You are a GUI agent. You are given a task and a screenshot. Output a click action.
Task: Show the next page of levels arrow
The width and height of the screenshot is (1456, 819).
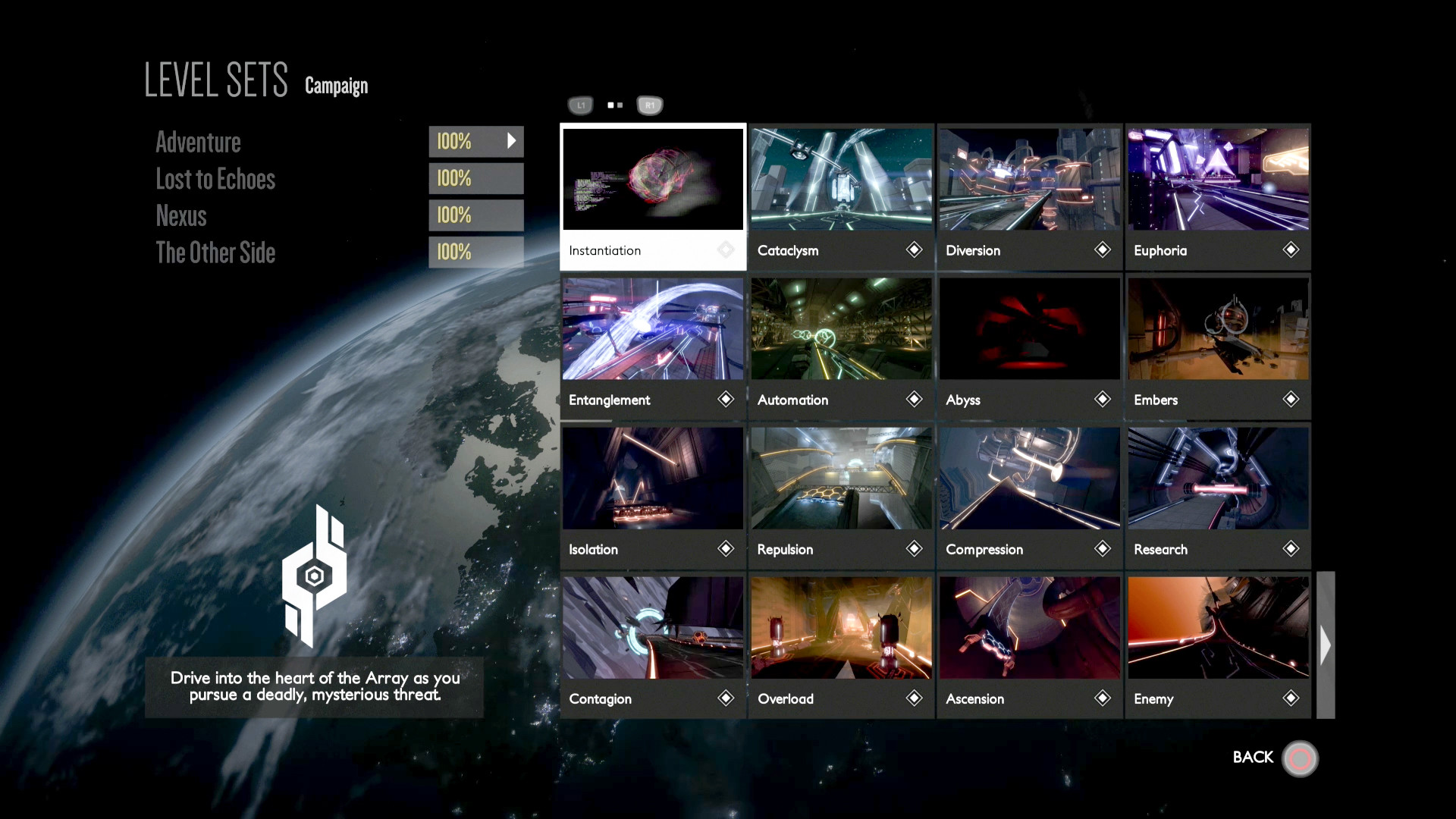[1325, 645]
